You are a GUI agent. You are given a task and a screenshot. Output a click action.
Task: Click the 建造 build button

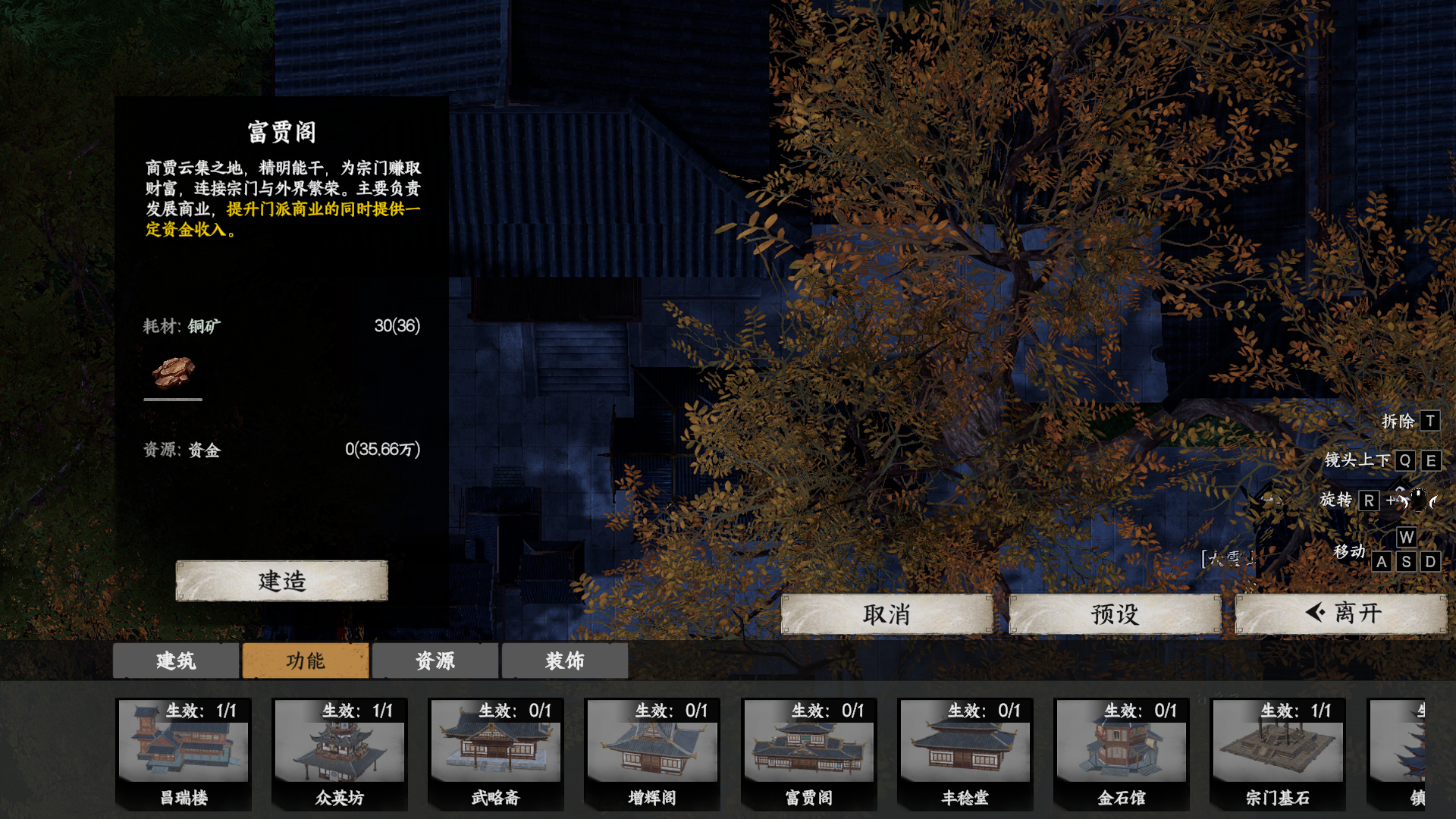point(281,581)
